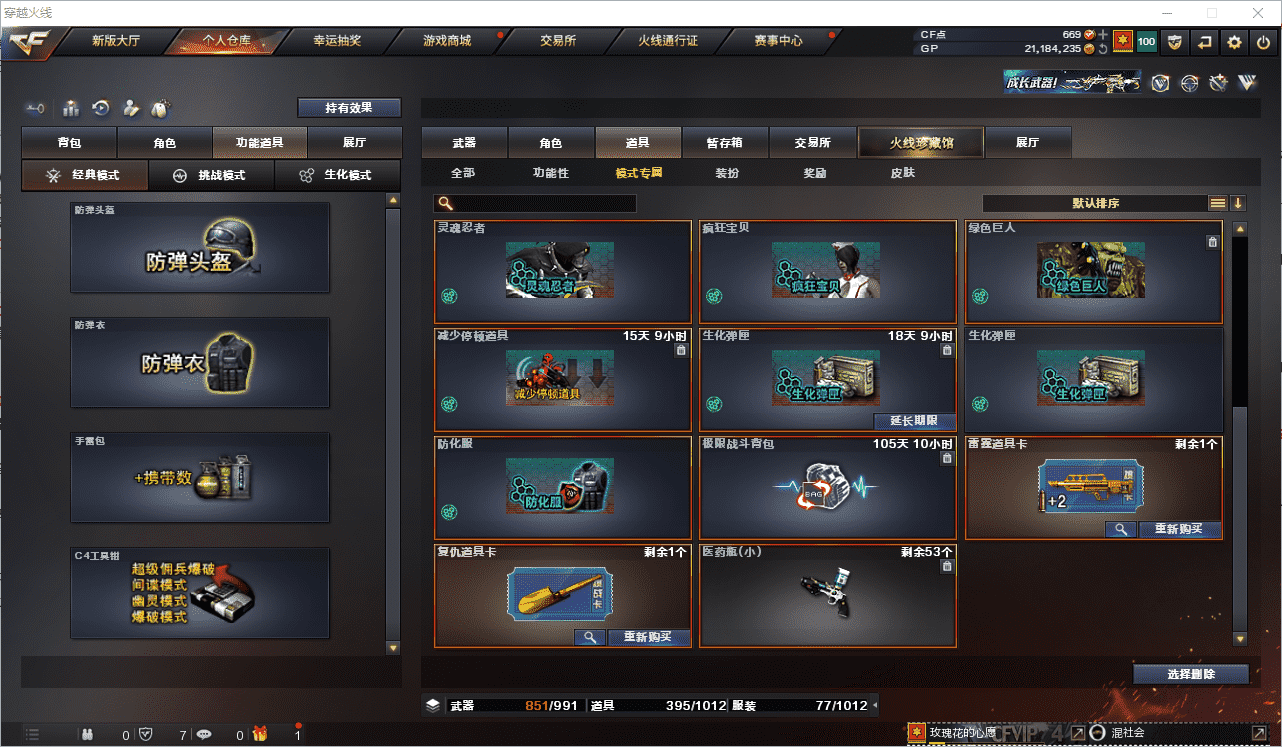Select the 灵魂忍者 item card
Viewport: 1282px width, 747px height.
point(563,271)
